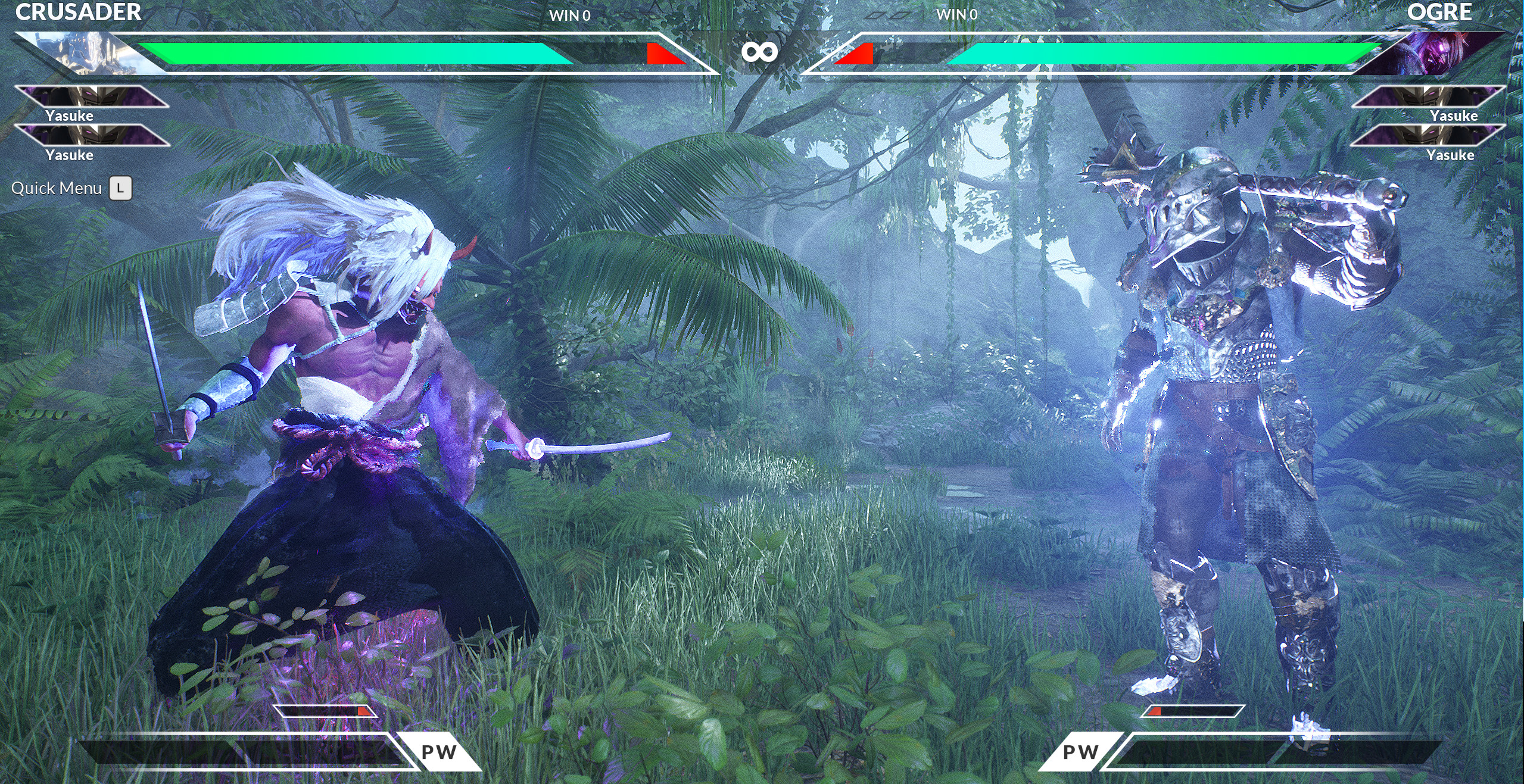Click the left PW power gauge badge

click(439, 752)
